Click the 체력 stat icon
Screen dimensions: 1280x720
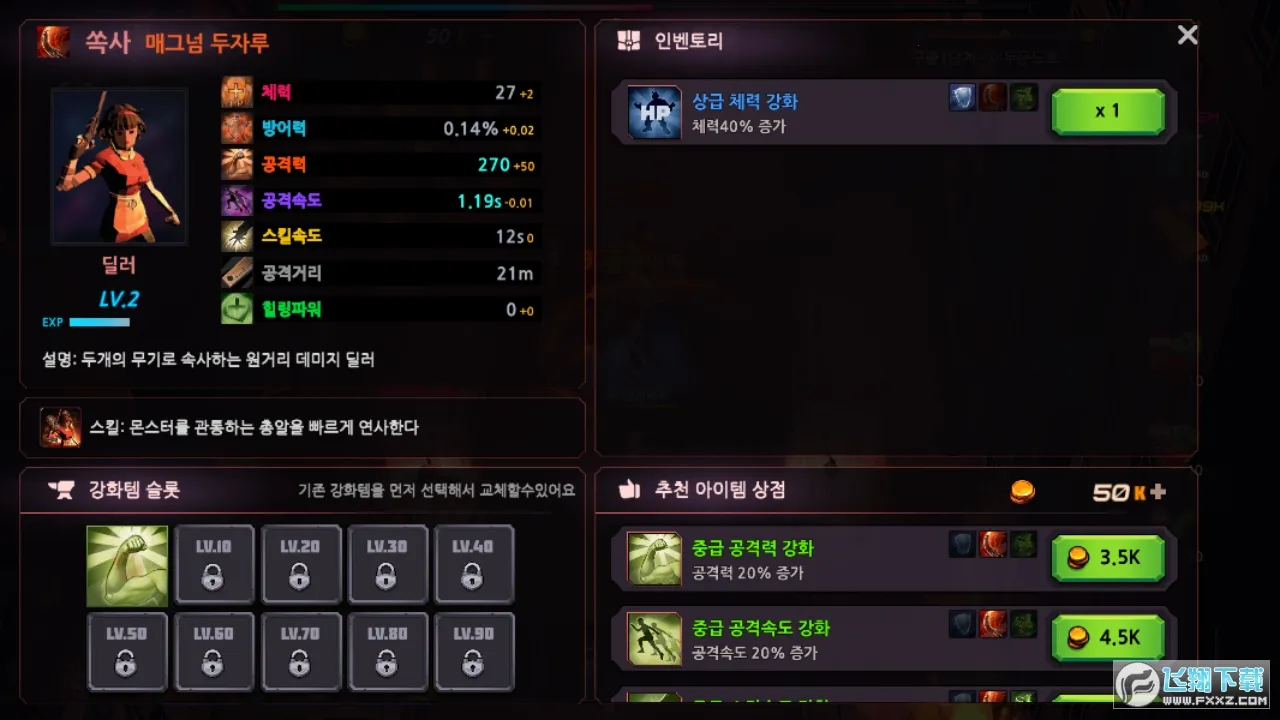click(236, 93)
